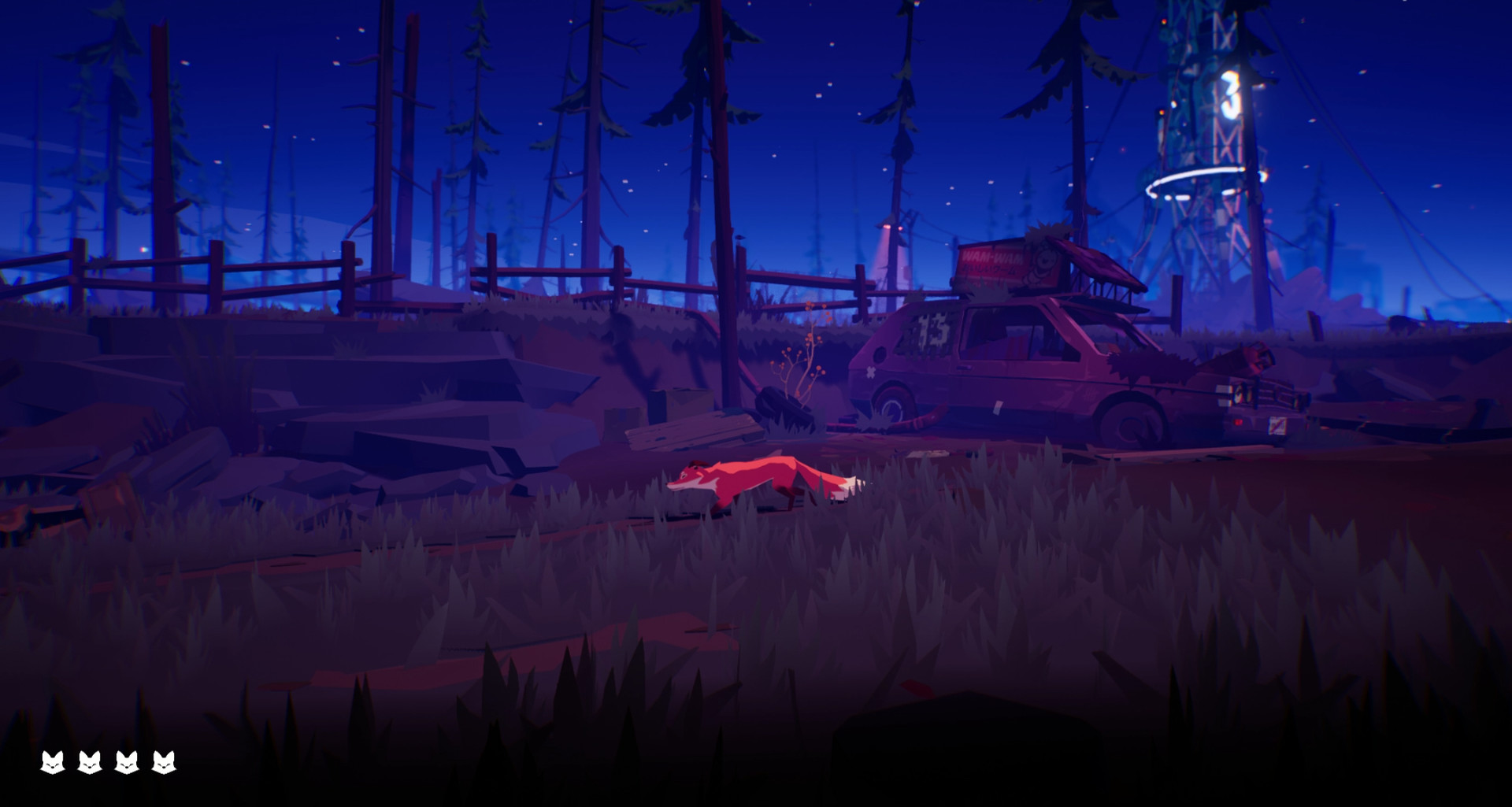Click the white X patch on the car door

coord(871,372)
